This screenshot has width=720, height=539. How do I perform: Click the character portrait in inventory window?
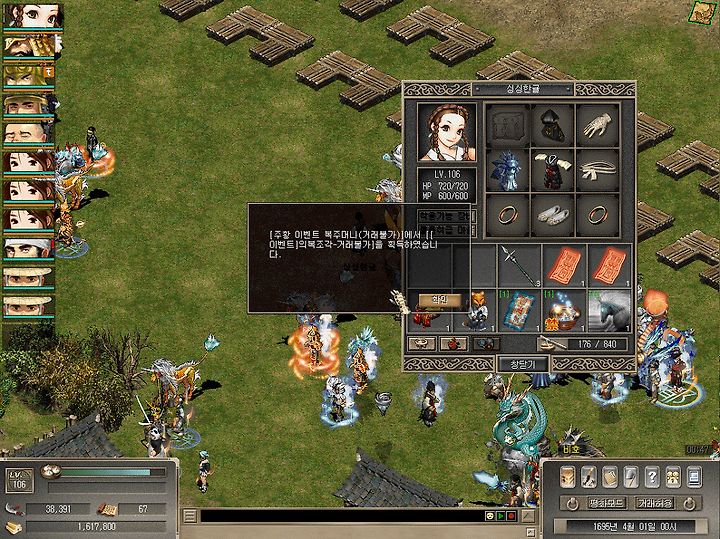[448, 132]
